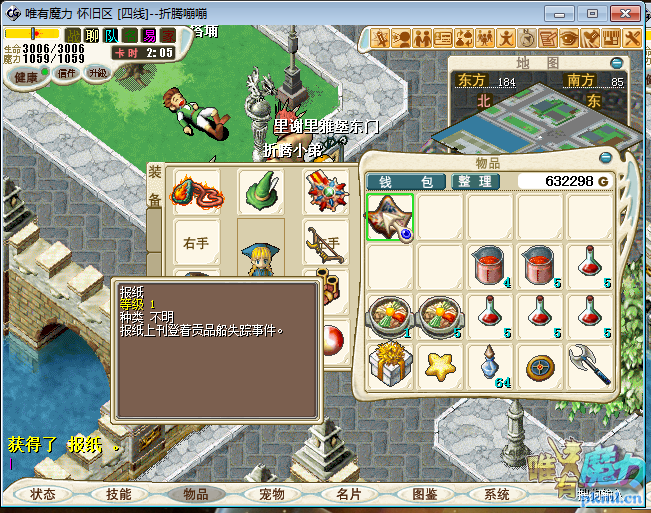The width and height of the screenshot is (651, 513).
Task: Open the 图鉴 album menu
Action: point(424,494)
